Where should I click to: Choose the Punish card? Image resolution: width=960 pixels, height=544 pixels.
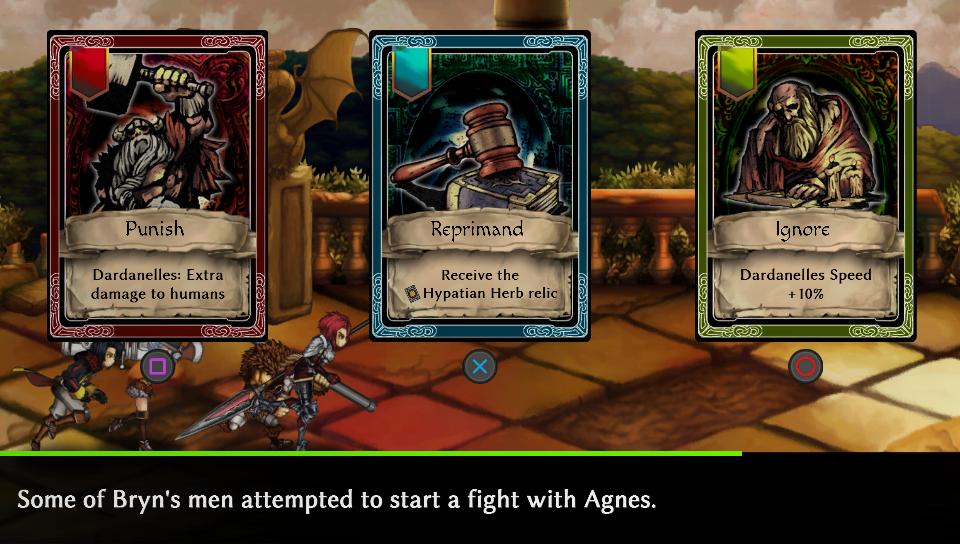coord(157,185)
